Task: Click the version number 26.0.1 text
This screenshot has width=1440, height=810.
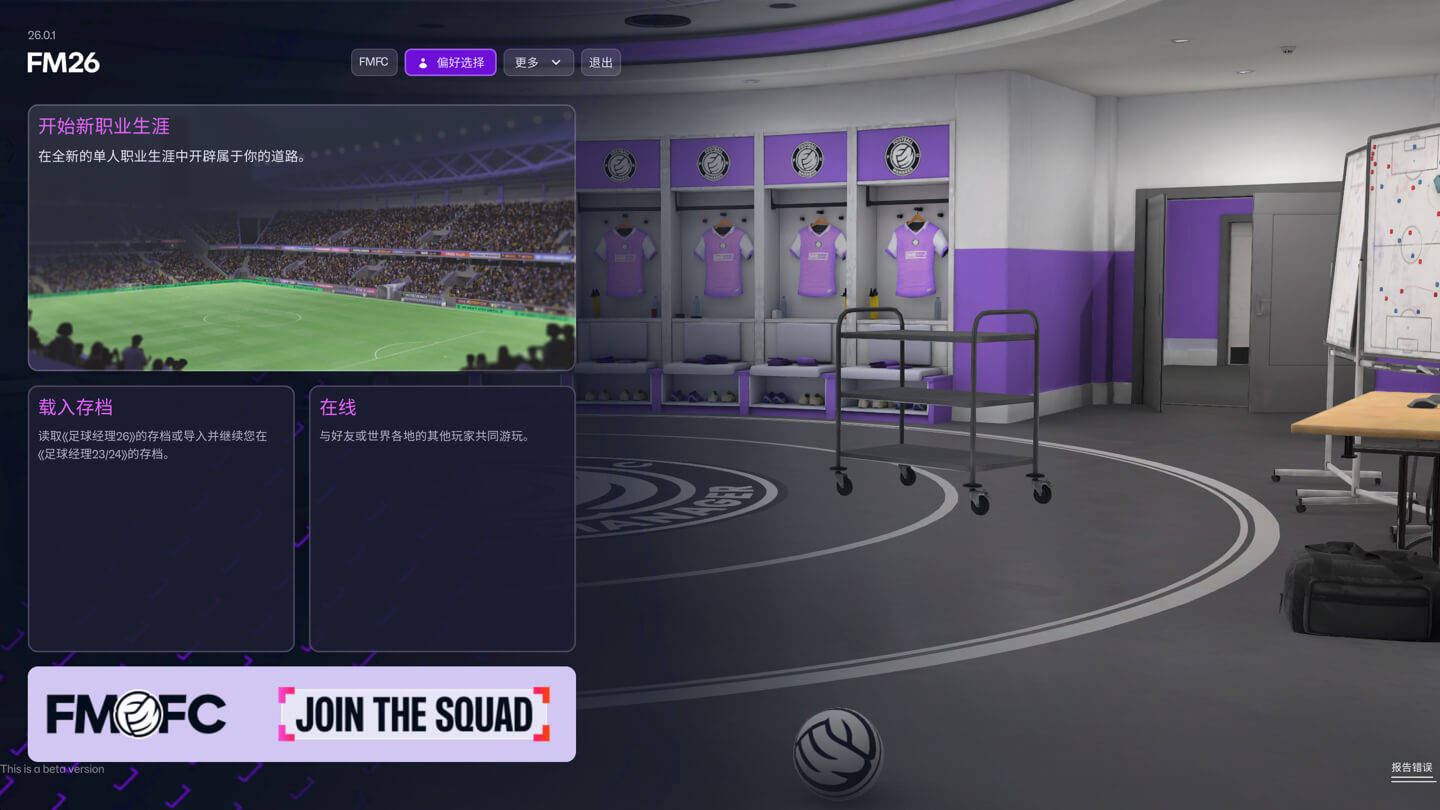Action: pyautogui.click(x=41, y=33)
